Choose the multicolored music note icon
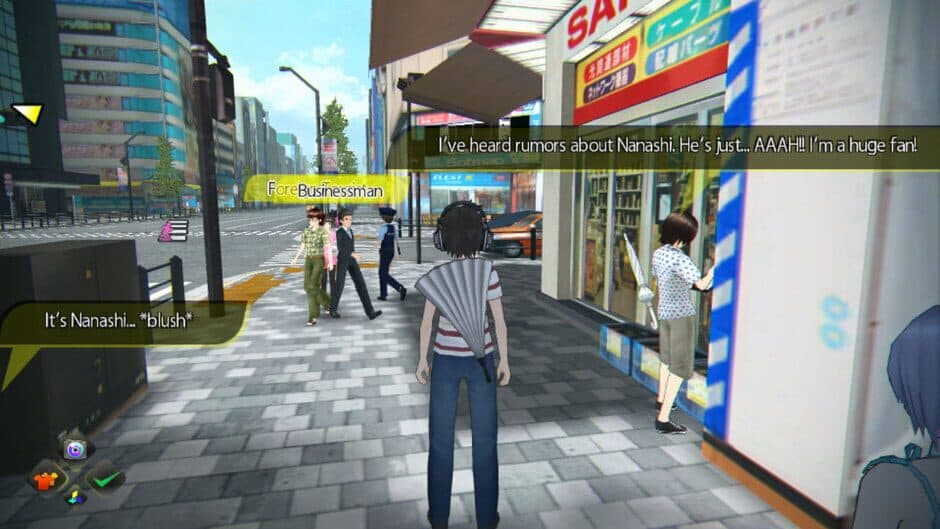The width and height of the screenshot is (940, 529). click(74, 497)
